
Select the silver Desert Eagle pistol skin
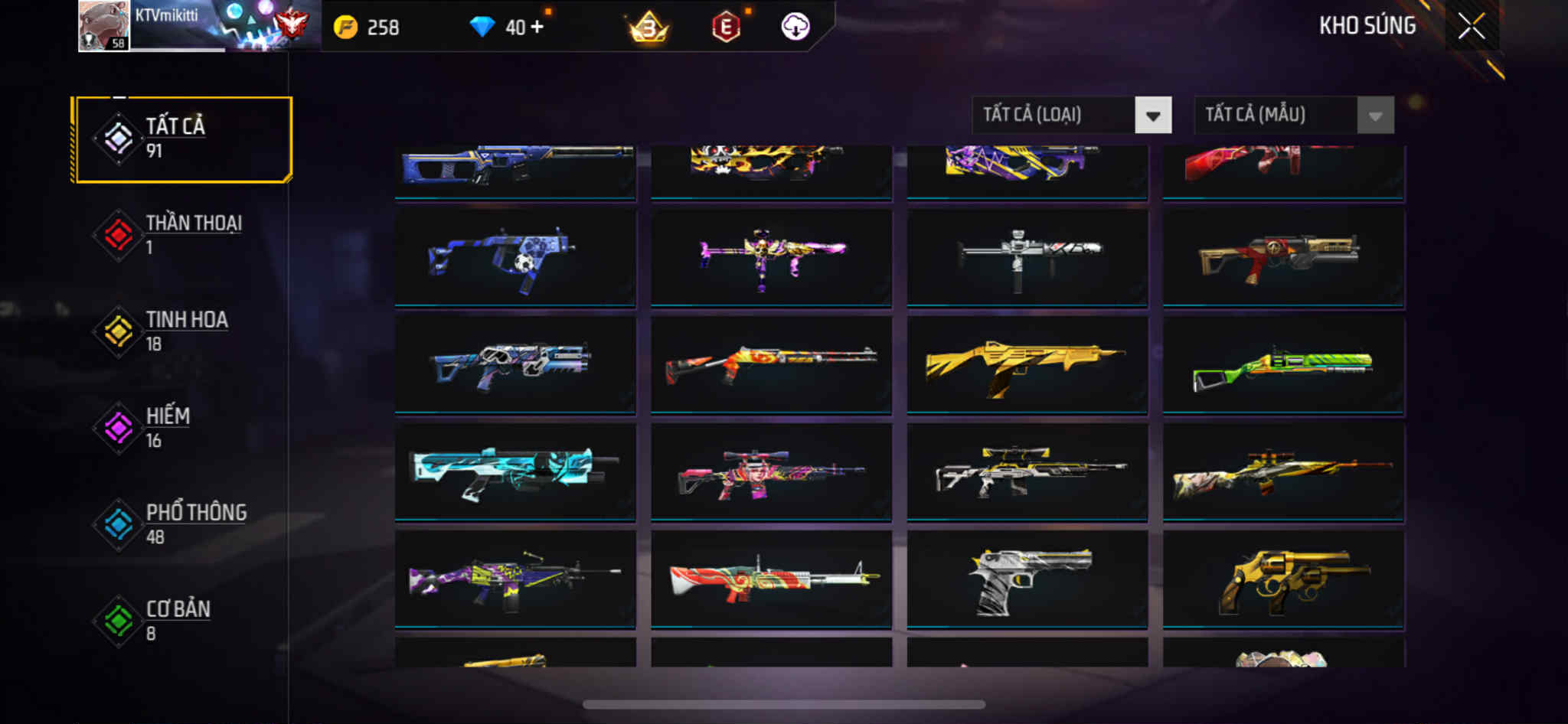click(x=1027, y=579)
